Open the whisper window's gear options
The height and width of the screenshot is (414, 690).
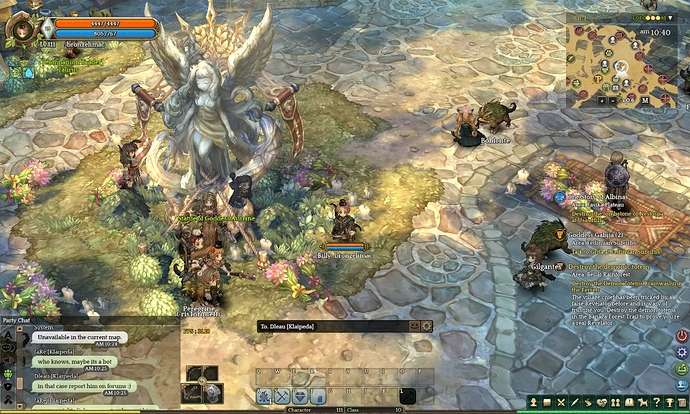tap(427, 326)
